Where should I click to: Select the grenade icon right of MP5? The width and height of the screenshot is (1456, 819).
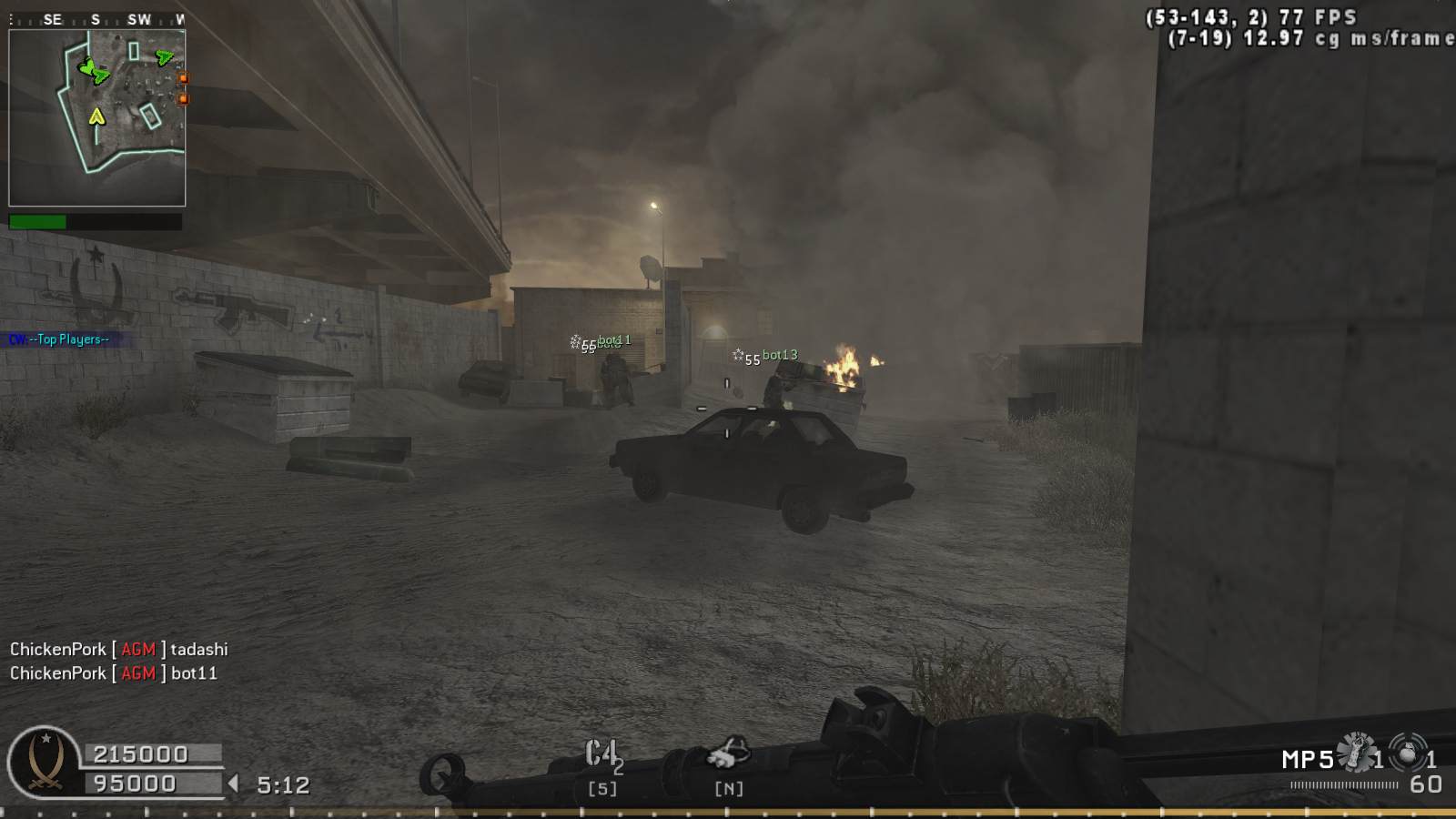tap(1357, 753)
